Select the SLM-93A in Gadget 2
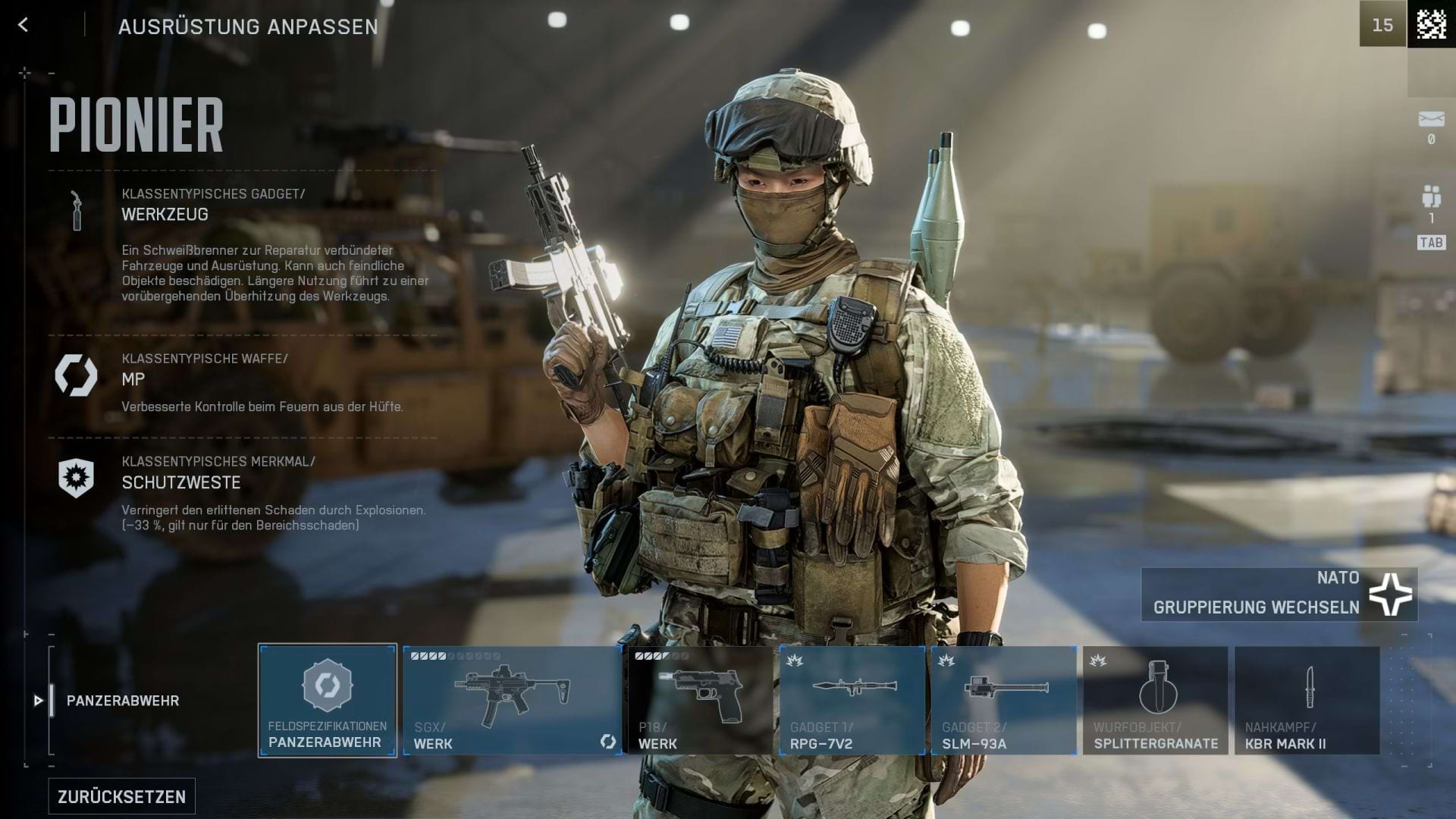The image size is (1456, 819). tap(1003, 698)
